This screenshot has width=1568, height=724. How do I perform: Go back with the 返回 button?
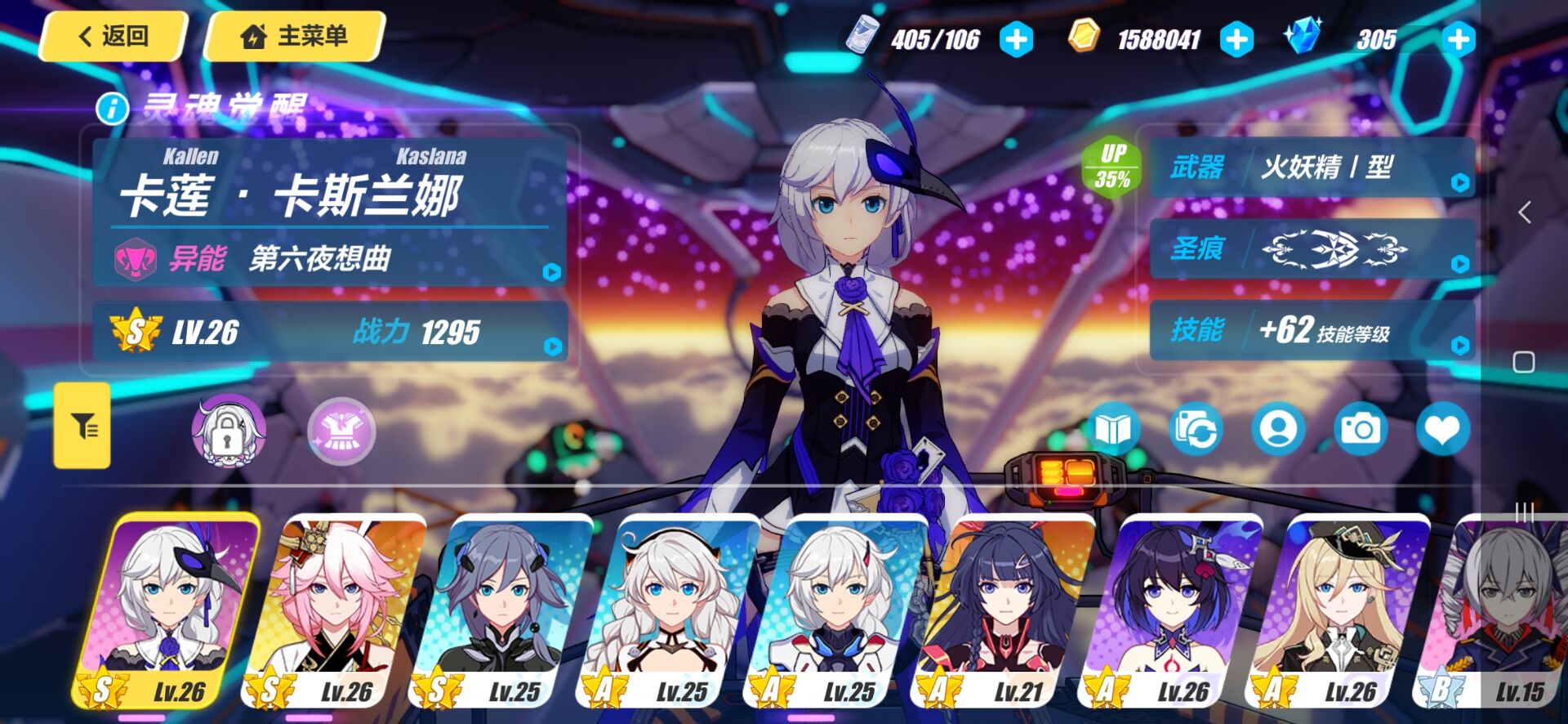114,37
